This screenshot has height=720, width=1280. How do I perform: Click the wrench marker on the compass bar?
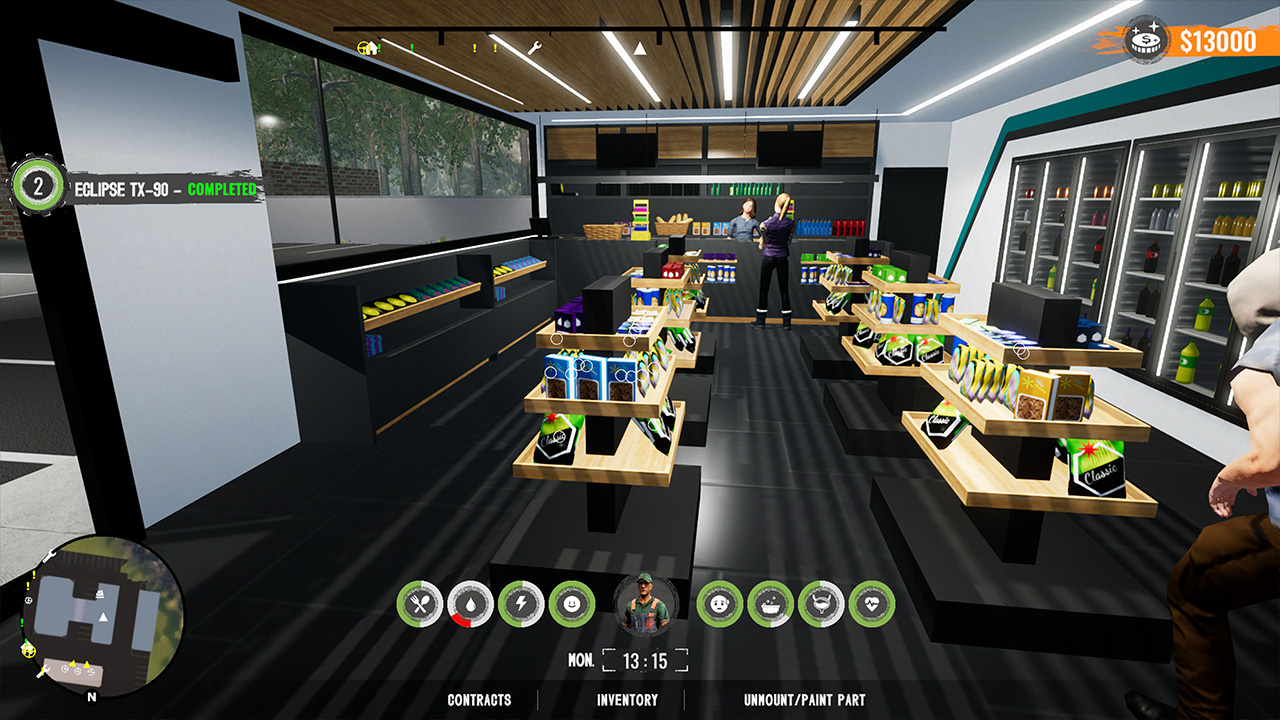click(x=534, y=47)
